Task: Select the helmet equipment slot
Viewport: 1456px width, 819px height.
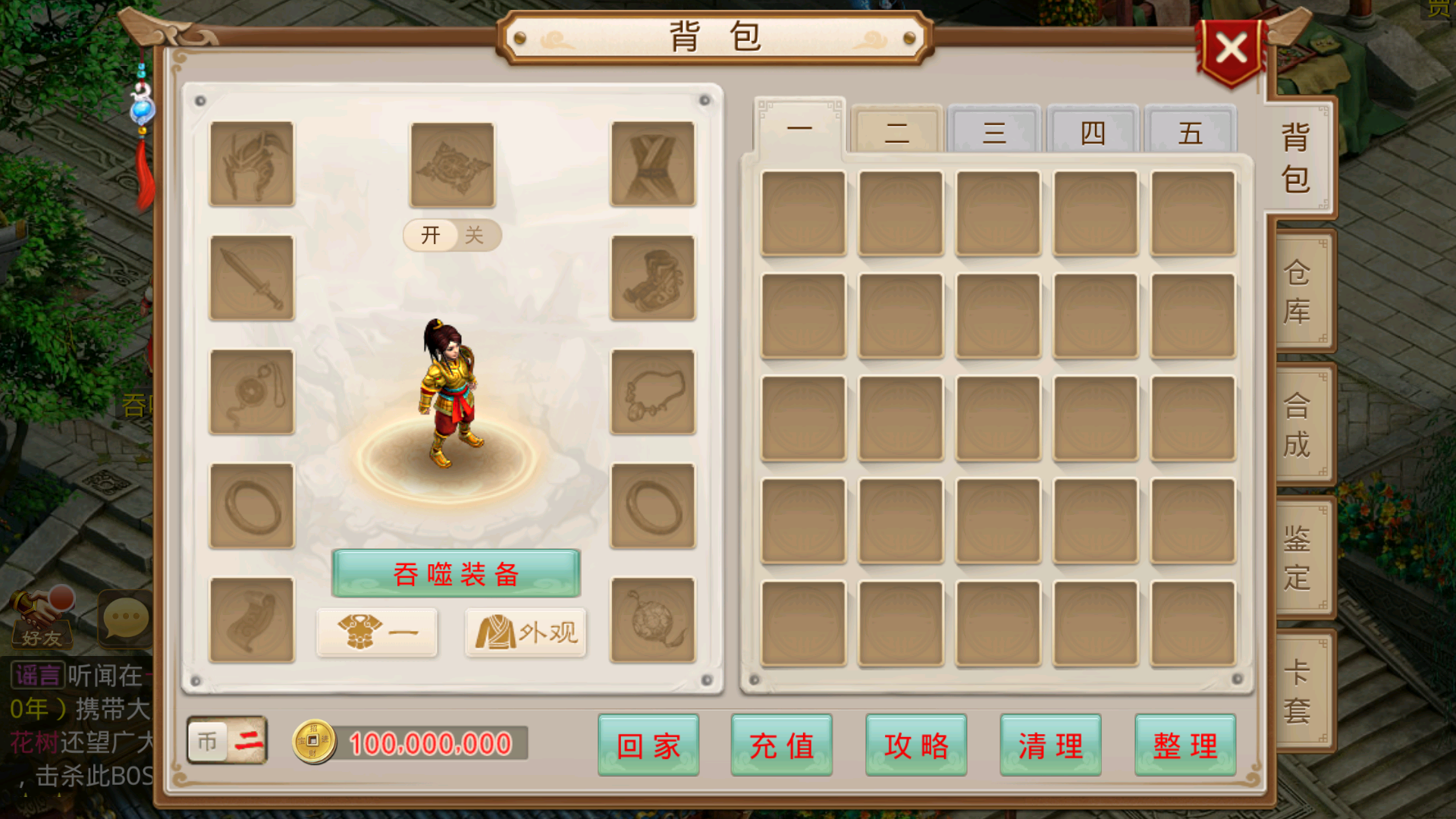Action: pos(251,165)
